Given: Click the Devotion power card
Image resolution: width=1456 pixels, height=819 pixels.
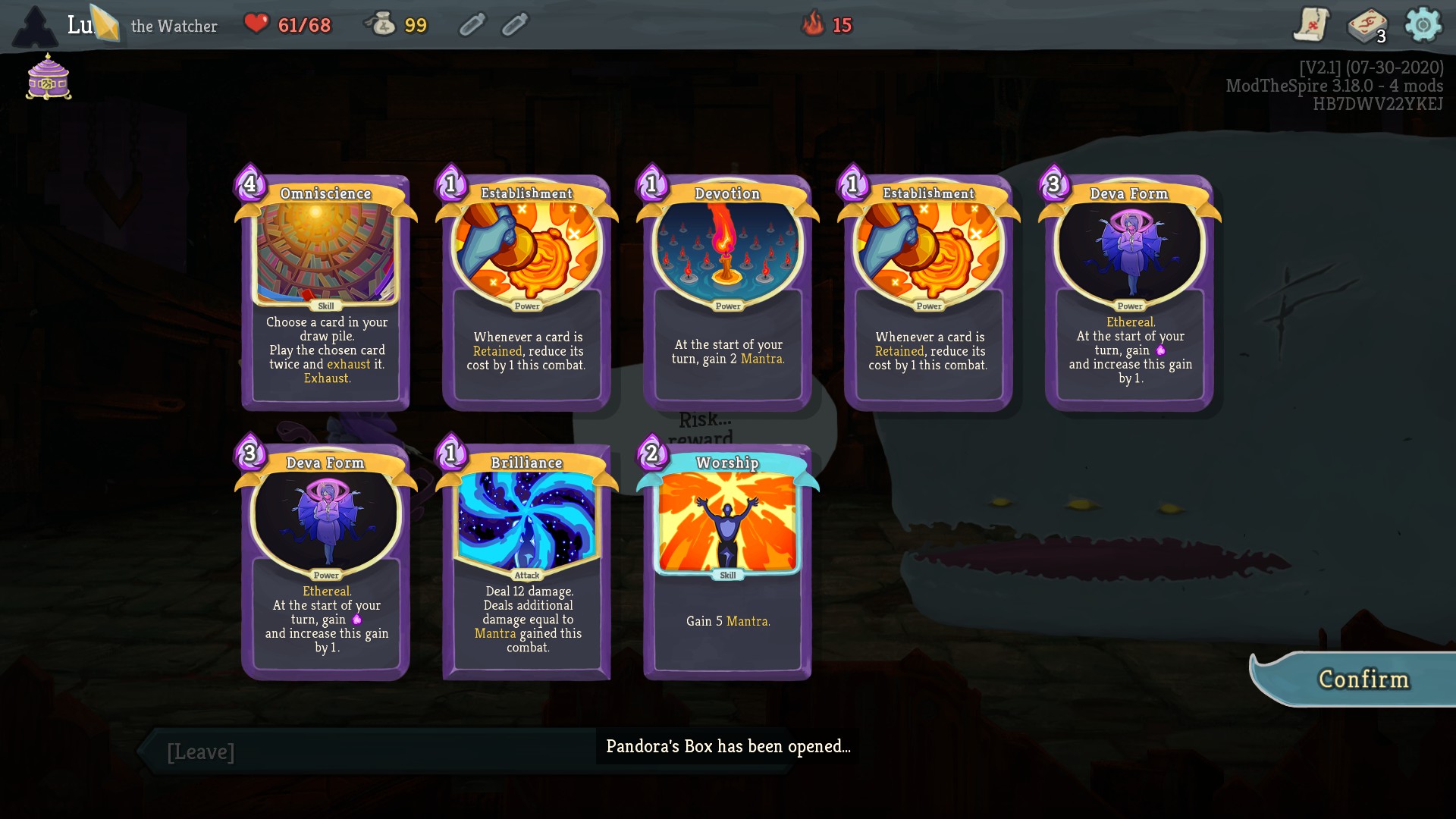Looking at the screenshot, I should 726,292.
